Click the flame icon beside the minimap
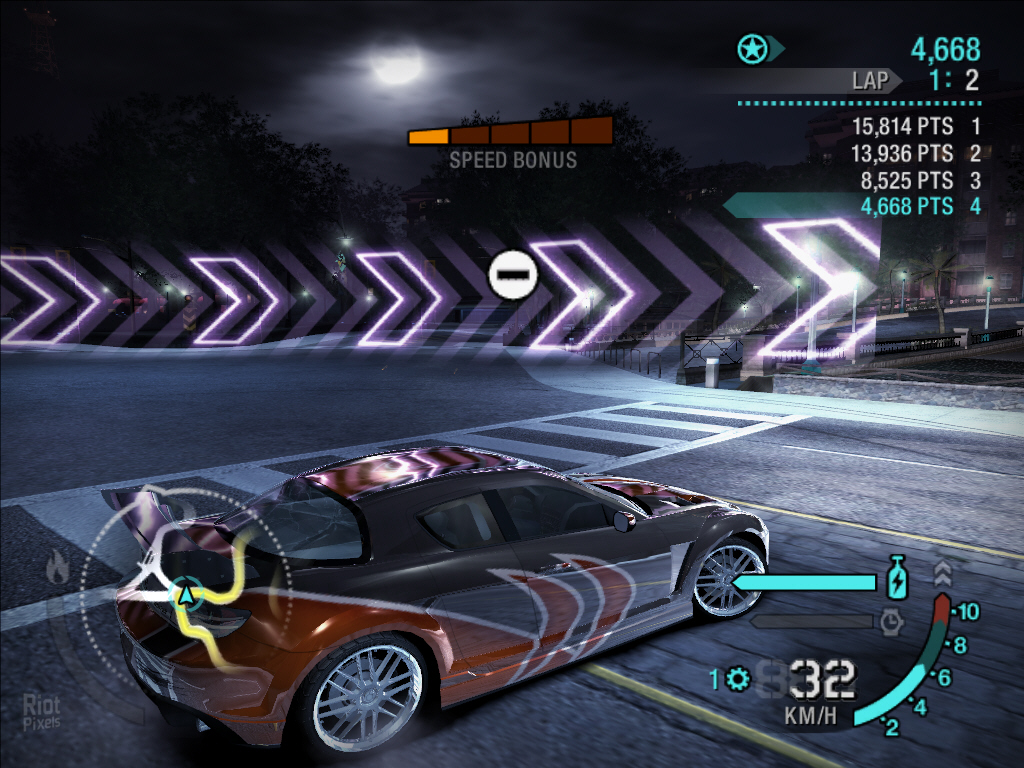Viewport: 1024px width, 768px height. click(x=57, y=568)
